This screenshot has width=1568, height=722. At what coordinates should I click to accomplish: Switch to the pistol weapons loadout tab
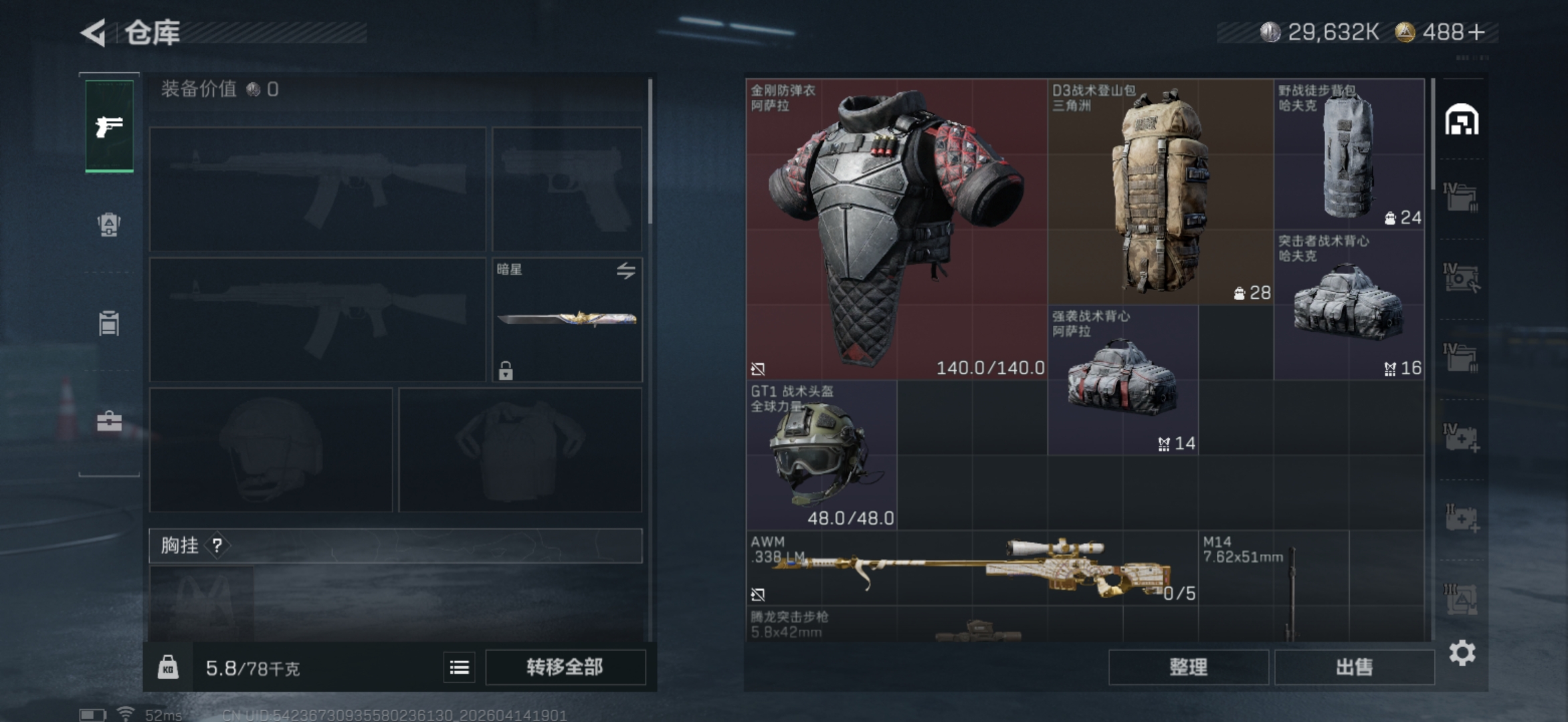(x=109, y=126)
